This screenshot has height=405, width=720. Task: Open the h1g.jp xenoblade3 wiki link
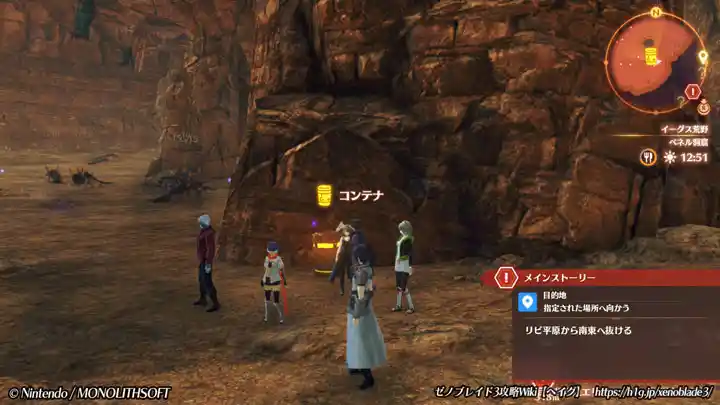(x=648, y=393)
